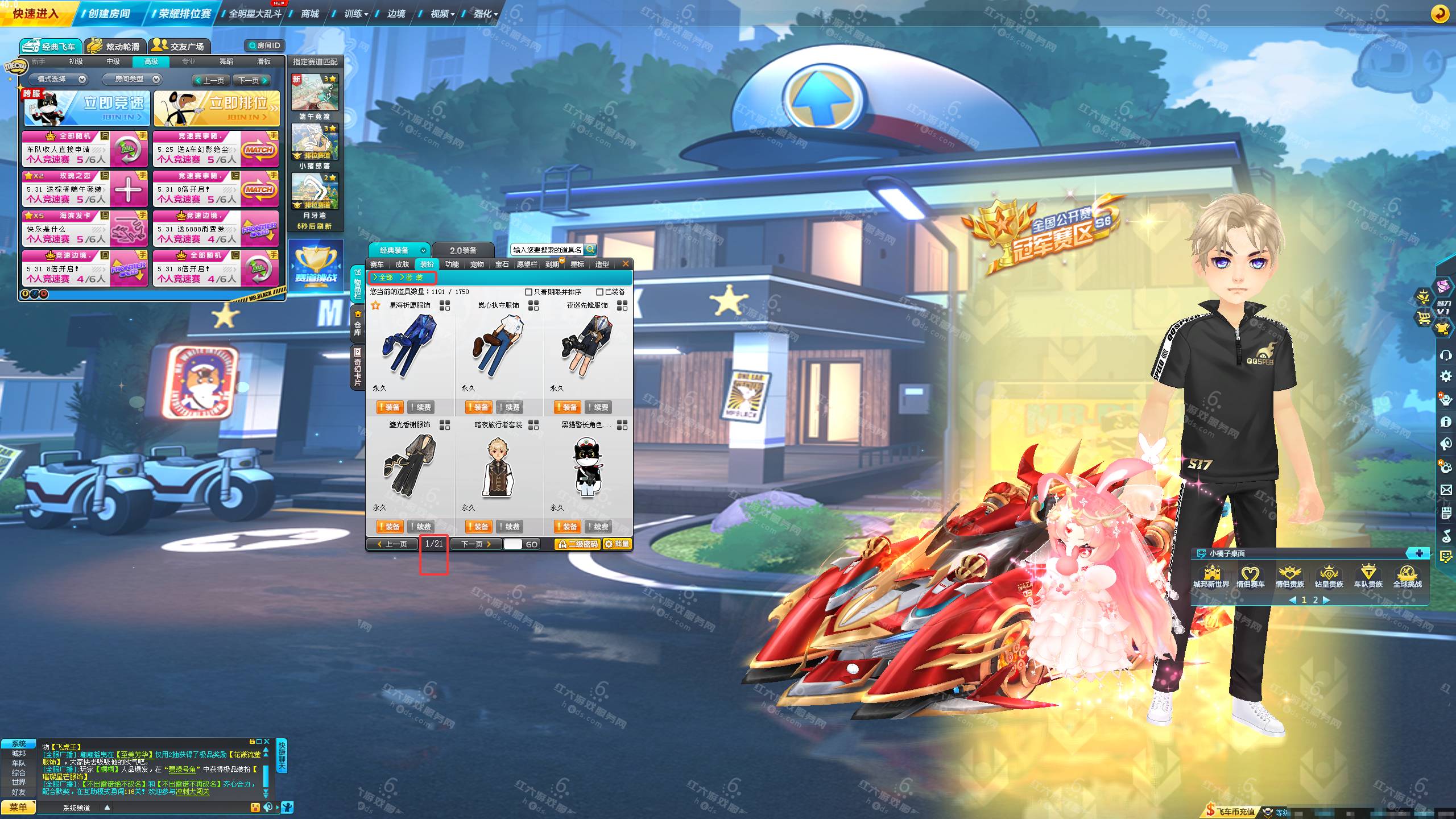The height and width of the screenshot is (819, 1456).
Task: Go to 下一页 in inventory
Action: tap(476, 544)
